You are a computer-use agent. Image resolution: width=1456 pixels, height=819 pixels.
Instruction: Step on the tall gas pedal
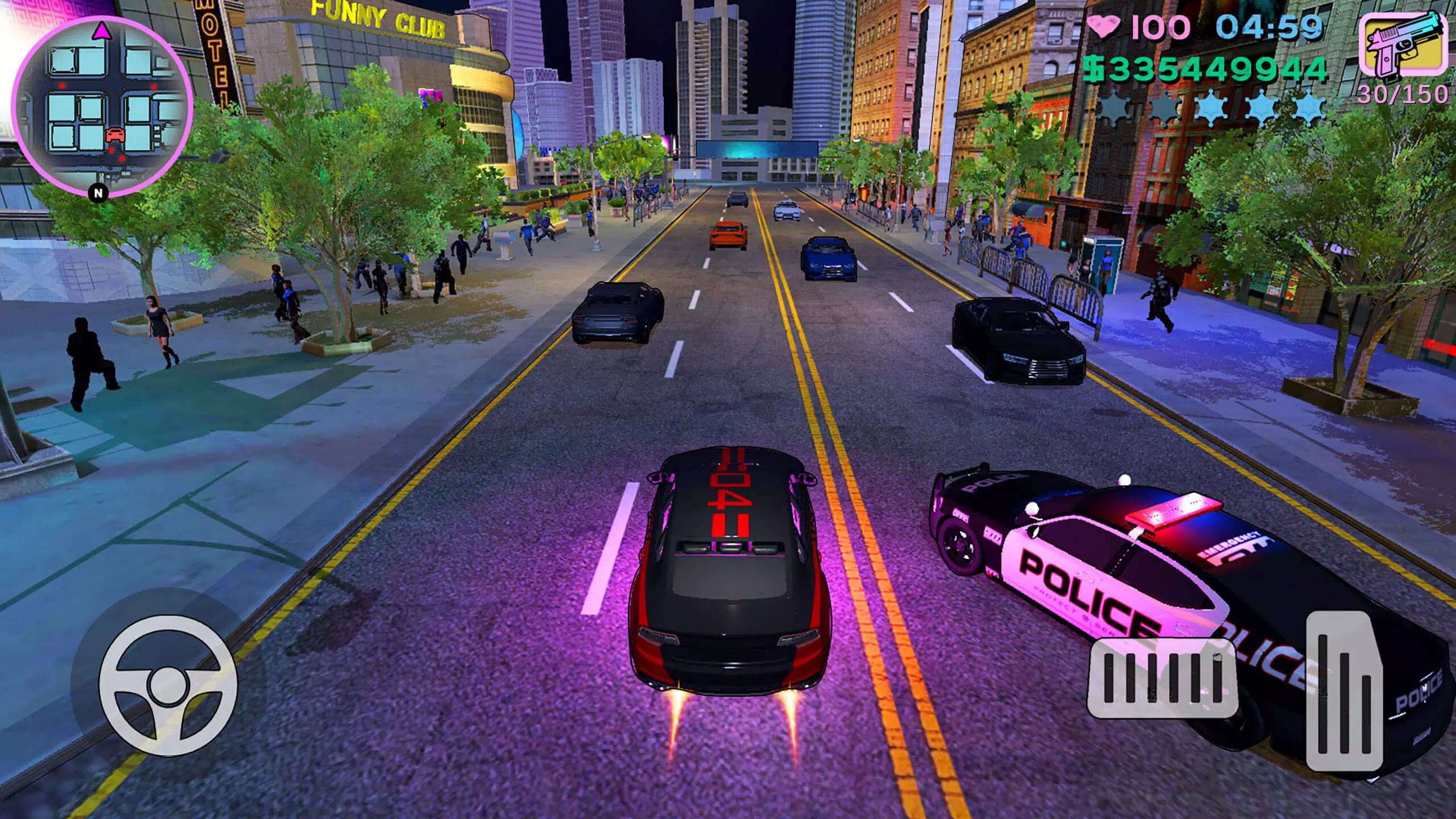pyautogui.click(x=1343, y=692)
